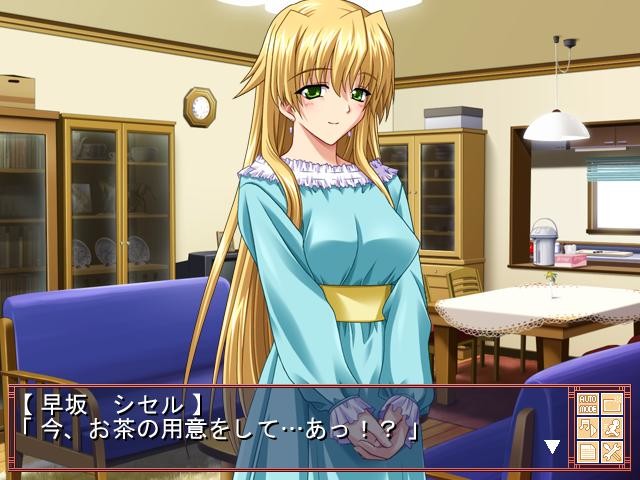Replay the voice line with the music note icon
The image size is (640, 480).
(x=587, y=427)
